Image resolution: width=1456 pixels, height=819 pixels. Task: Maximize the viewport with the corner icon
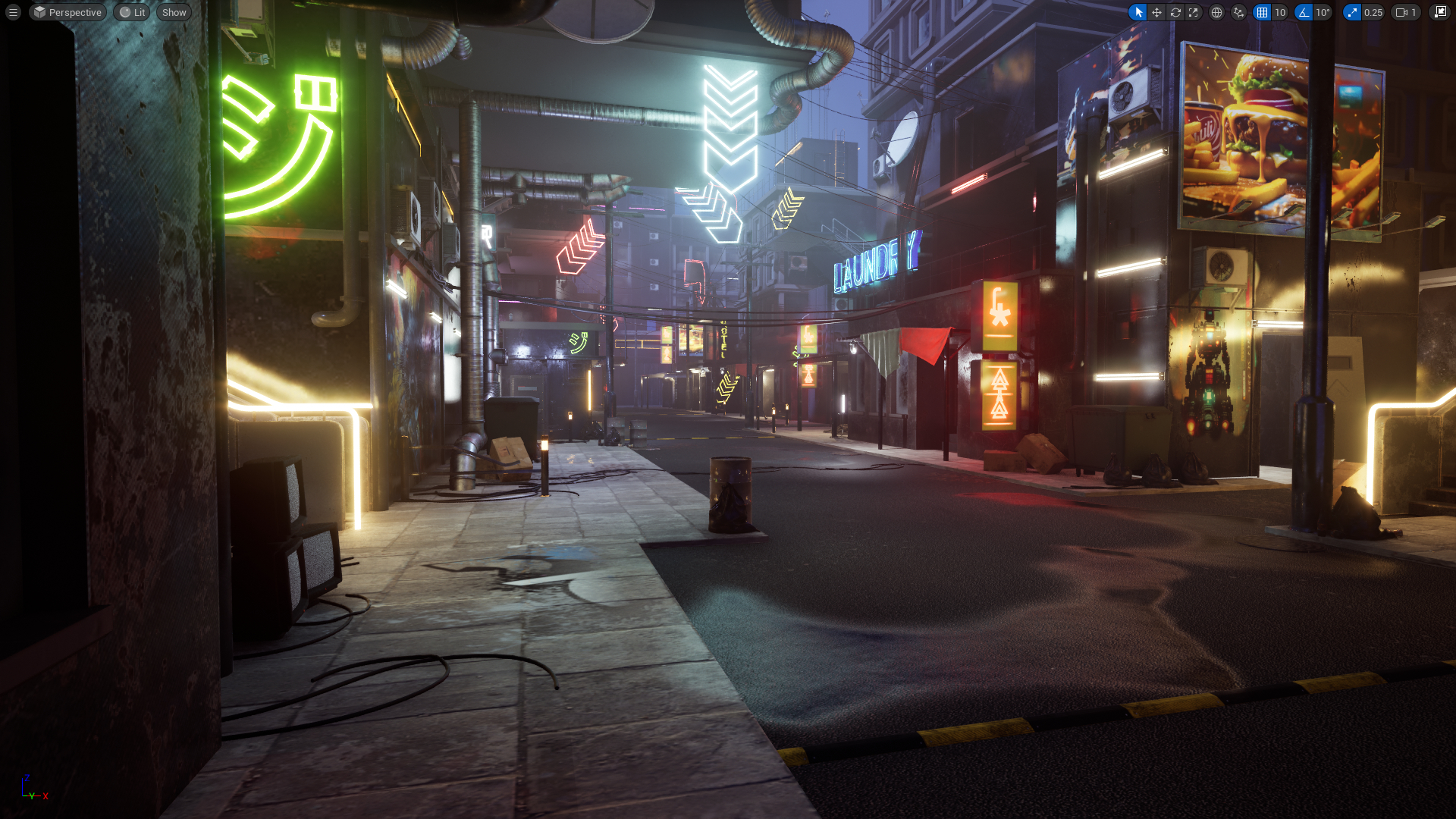pos(1442,12)
